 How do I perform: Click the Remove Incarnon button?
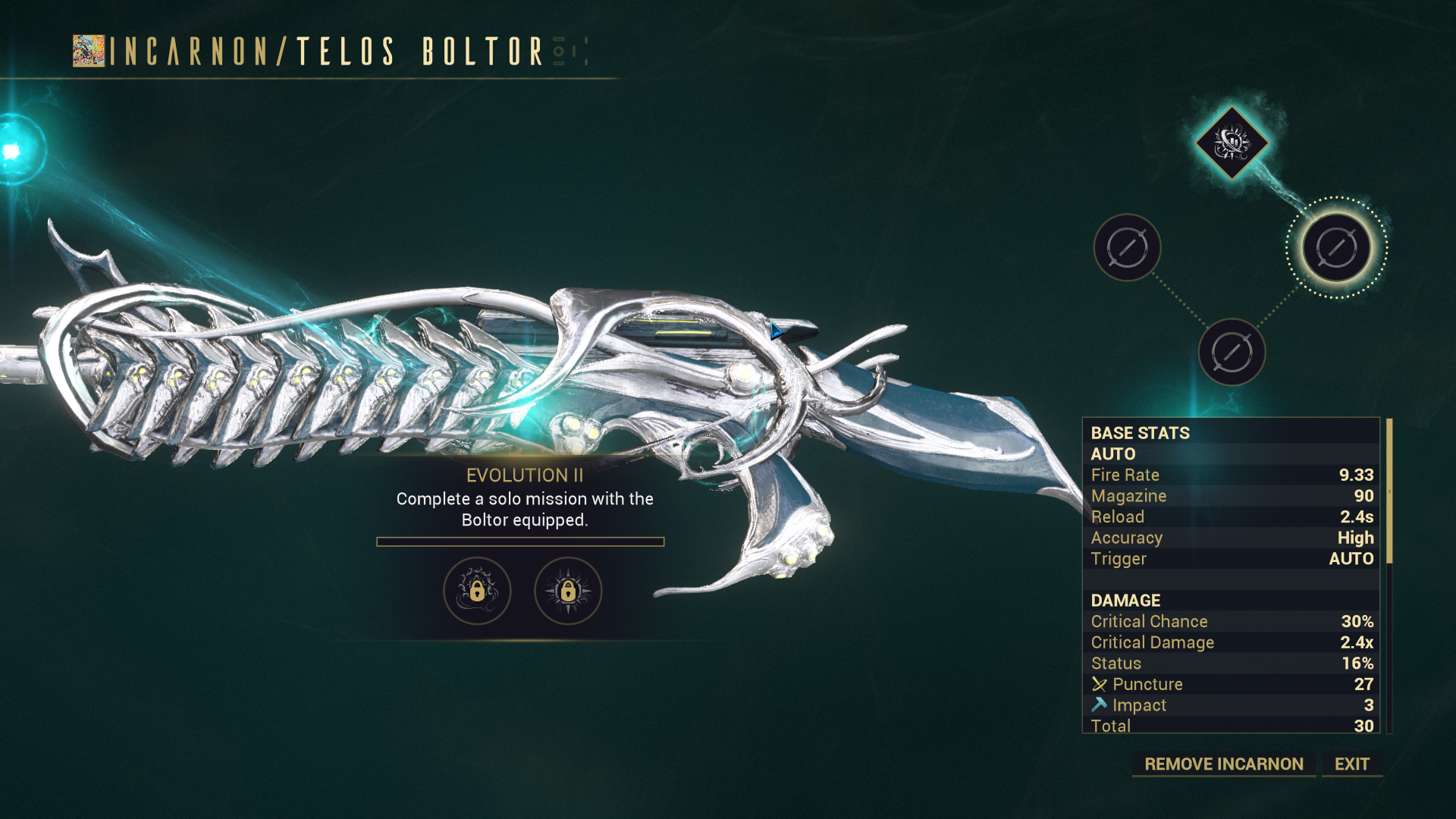click(x=1223, y=764)
